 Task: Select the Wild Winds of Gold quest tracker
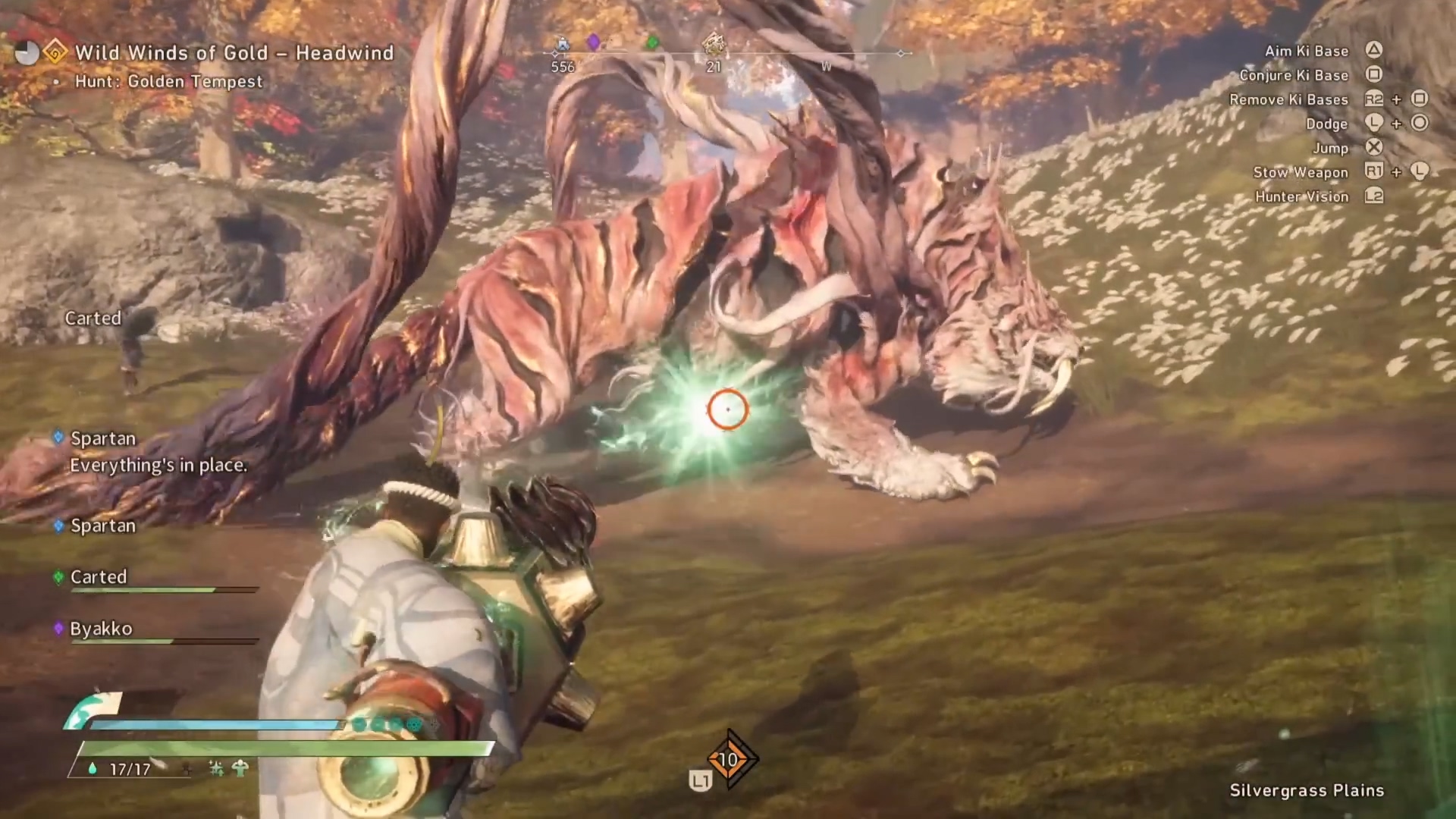(234, 53)
